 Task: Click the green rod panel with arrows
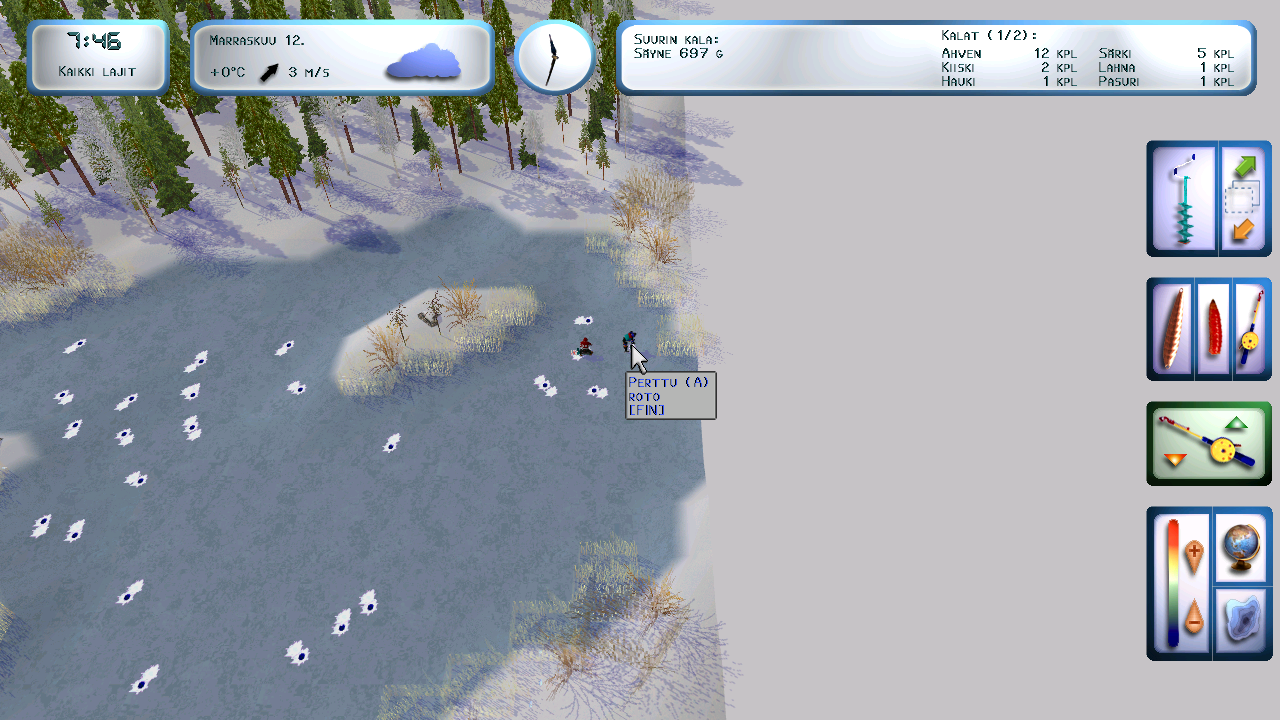1209,443
